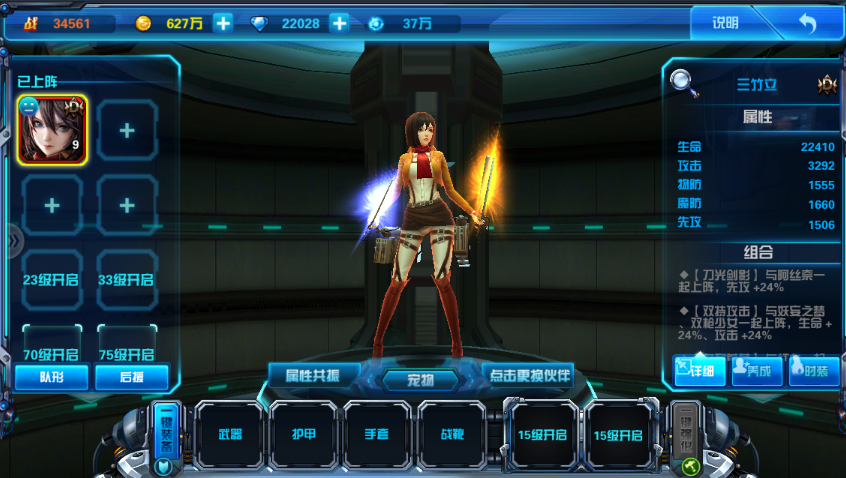Click the magnifying glass inspect icon
846x478 pixels.
point(684,81)
